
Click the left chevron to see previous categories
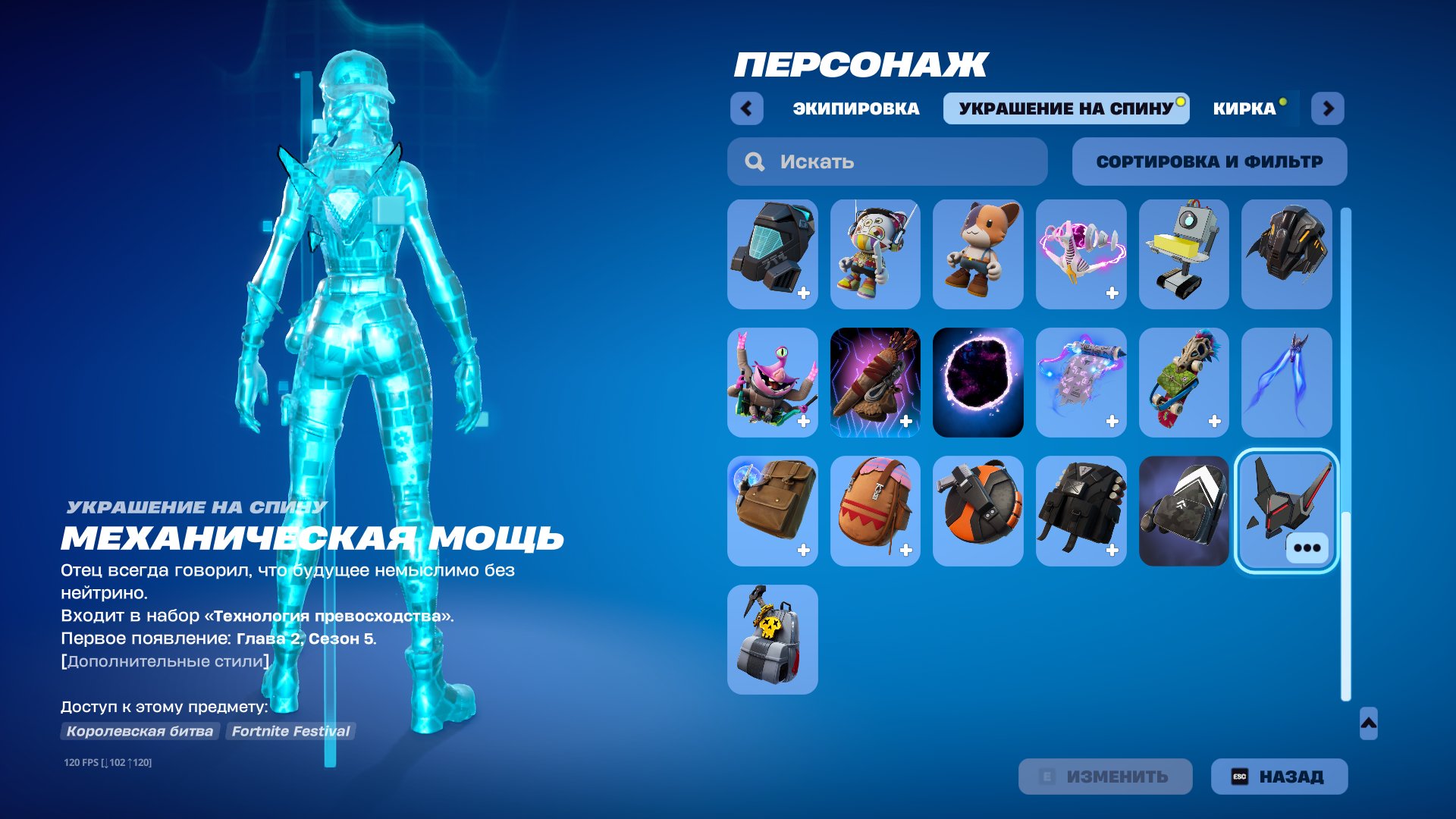coord(747,108)
